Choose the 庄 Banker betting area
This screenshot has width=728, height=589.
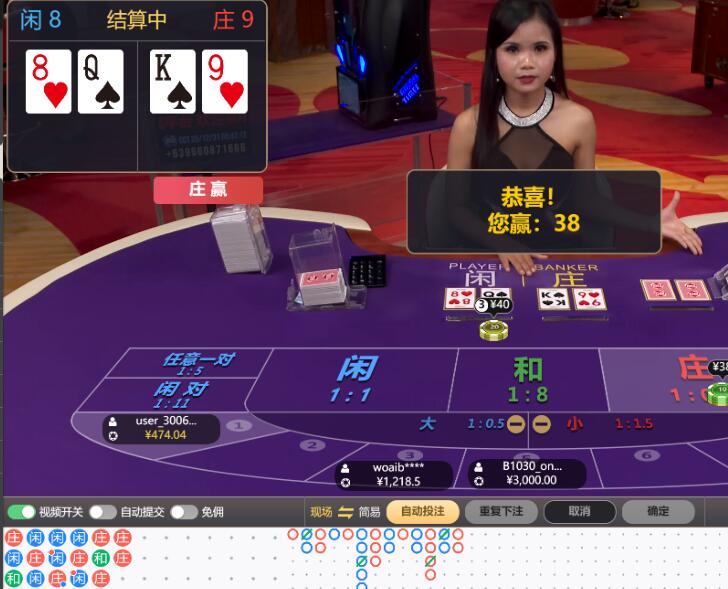[692, 380]
